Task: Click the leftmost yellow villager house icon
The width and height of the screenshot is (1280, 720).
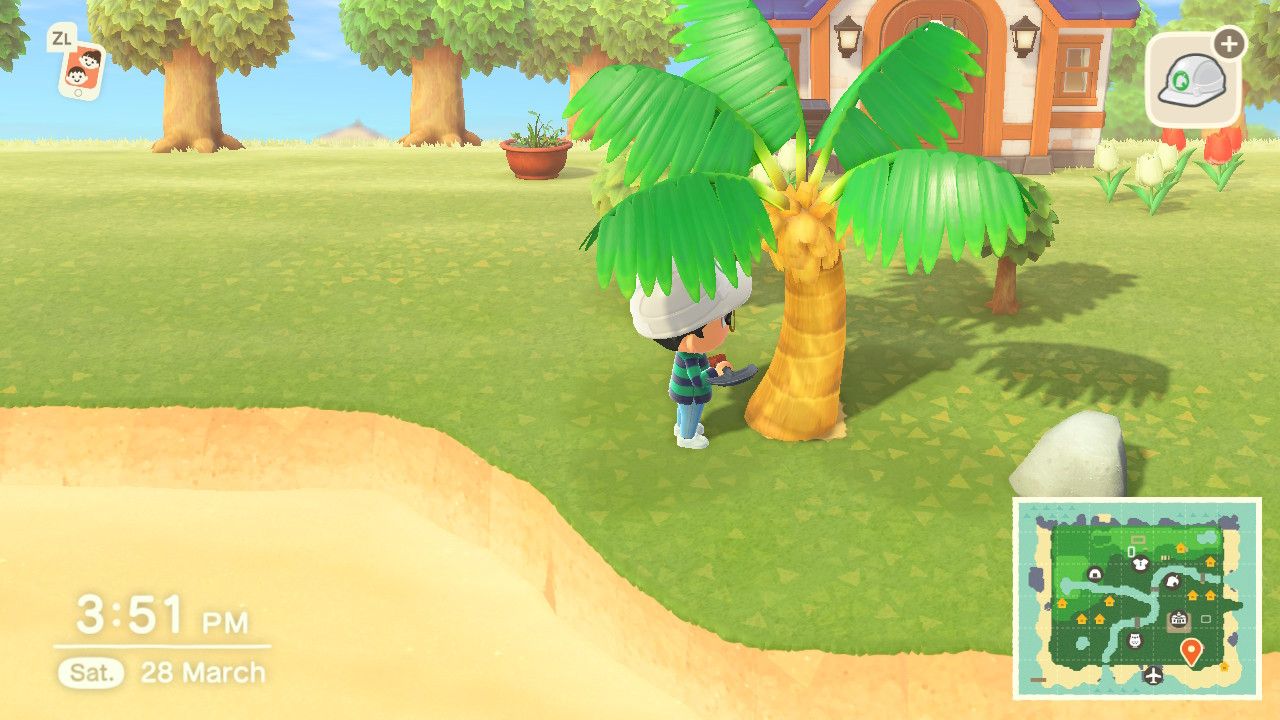Action: point(1061,602)
